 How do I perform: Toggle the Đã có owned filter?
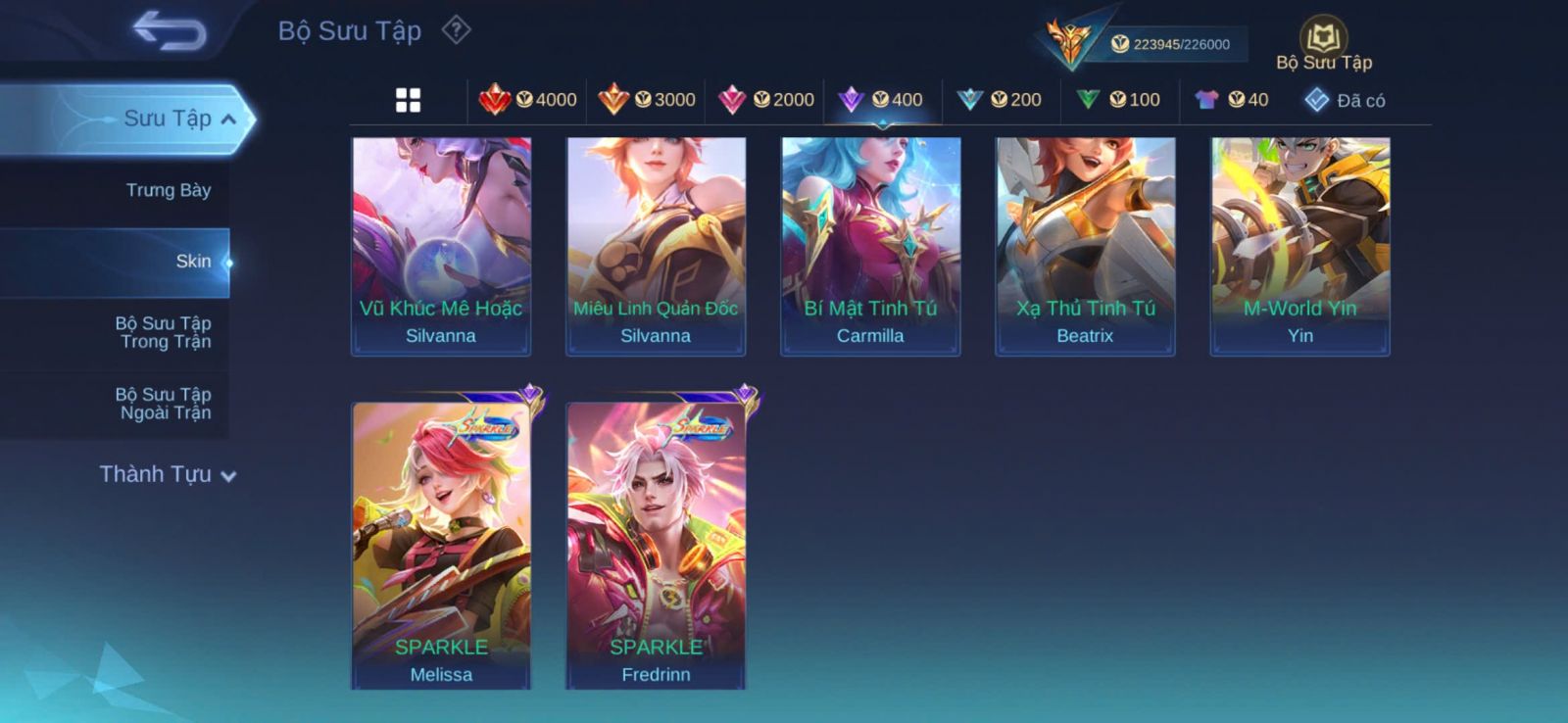pyautogui.click(x=1345, y=100)
